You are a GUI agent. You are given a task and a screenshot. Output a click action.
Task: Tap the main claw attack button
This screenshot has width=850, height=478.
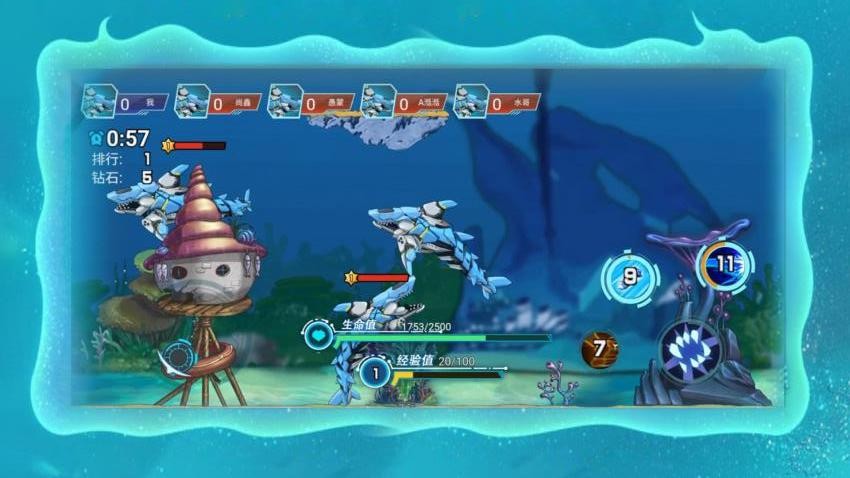pos(690,353)
